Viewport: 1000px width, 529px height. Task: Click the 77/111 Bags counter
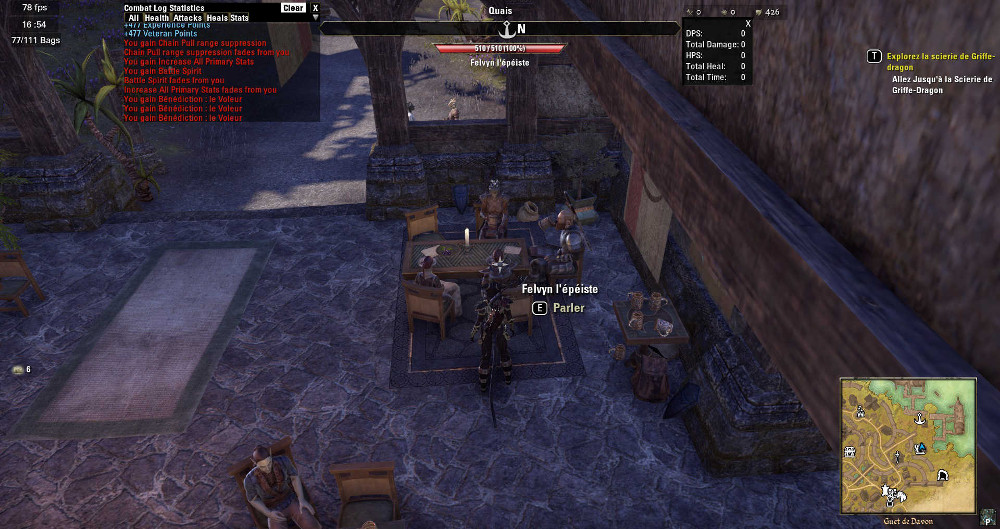(34, 42)
